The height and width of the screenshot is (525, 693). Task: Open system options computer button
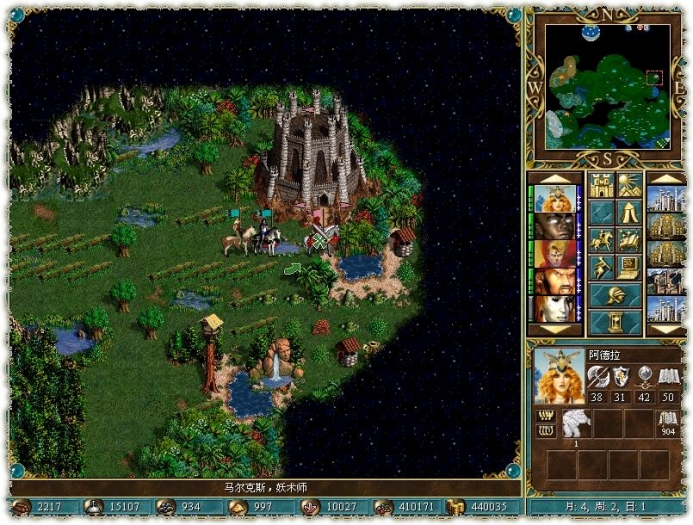pyautogui.click(x=630, y=267)
